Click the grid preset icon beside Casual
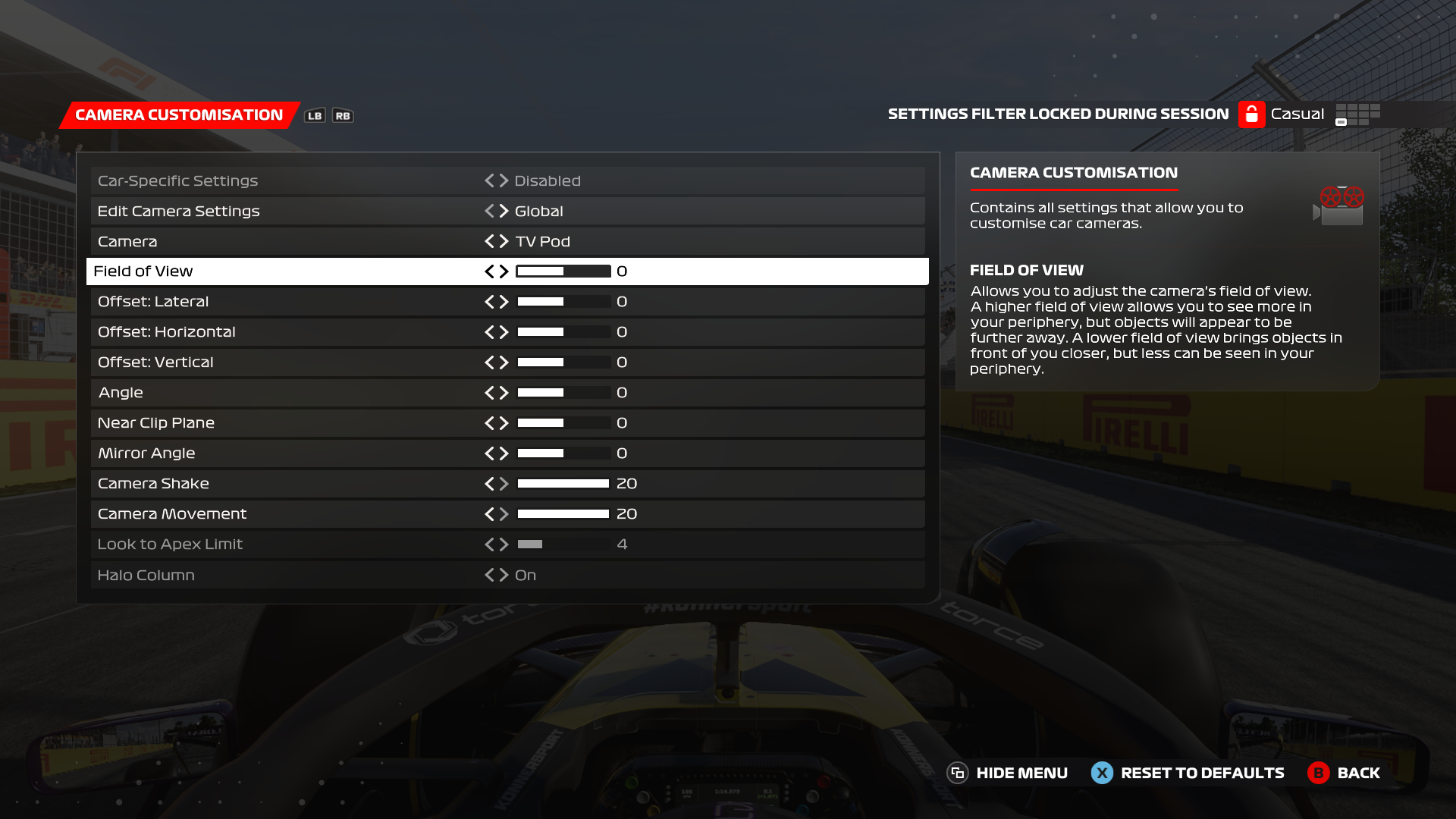Image resolution: width=1456 pixels, height=819 pixels. (1357, 114)
